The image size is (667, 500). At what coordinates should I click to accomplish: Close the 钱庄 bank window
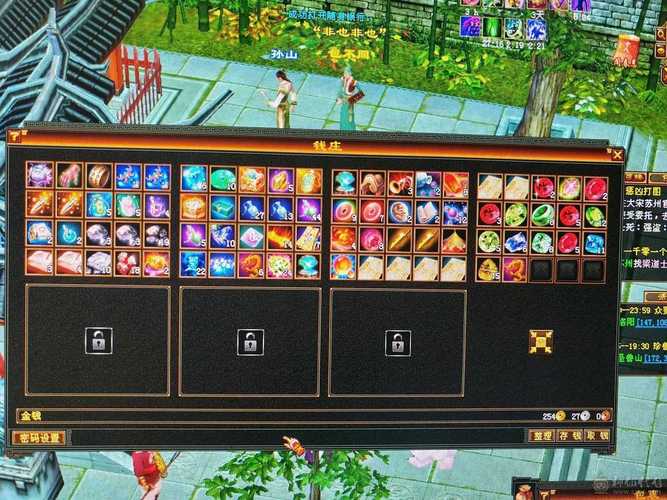pos(617,153)
